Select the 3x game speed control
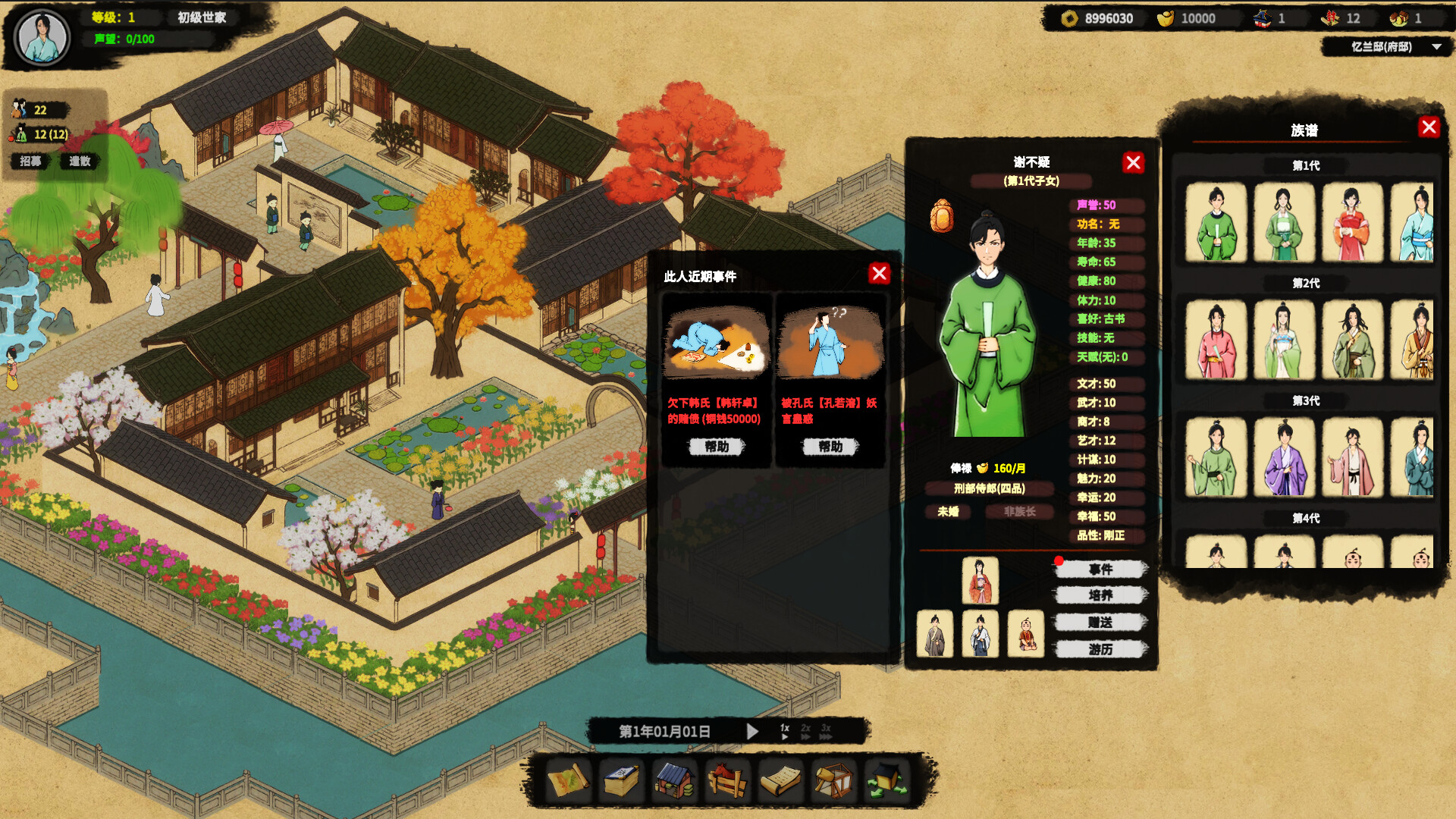The width and height of the screenshot is (1456, 819). point(825,730)
